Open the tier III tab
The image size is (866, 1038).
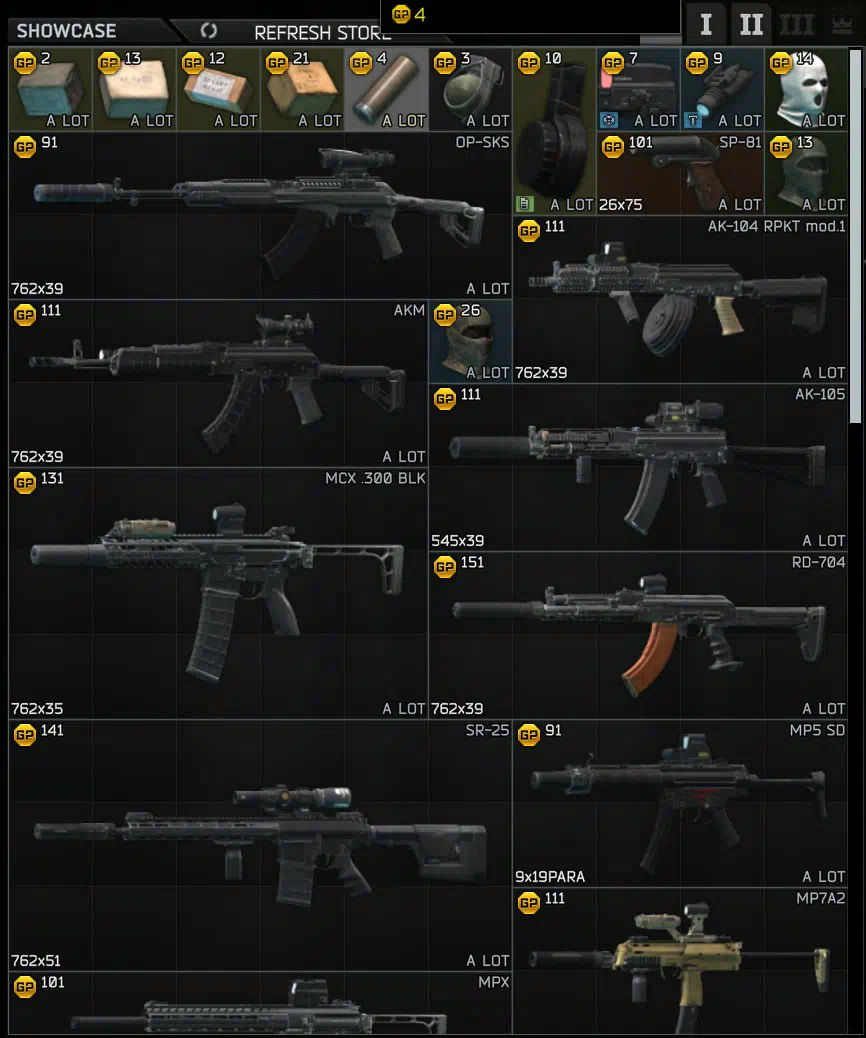[797, 24]
